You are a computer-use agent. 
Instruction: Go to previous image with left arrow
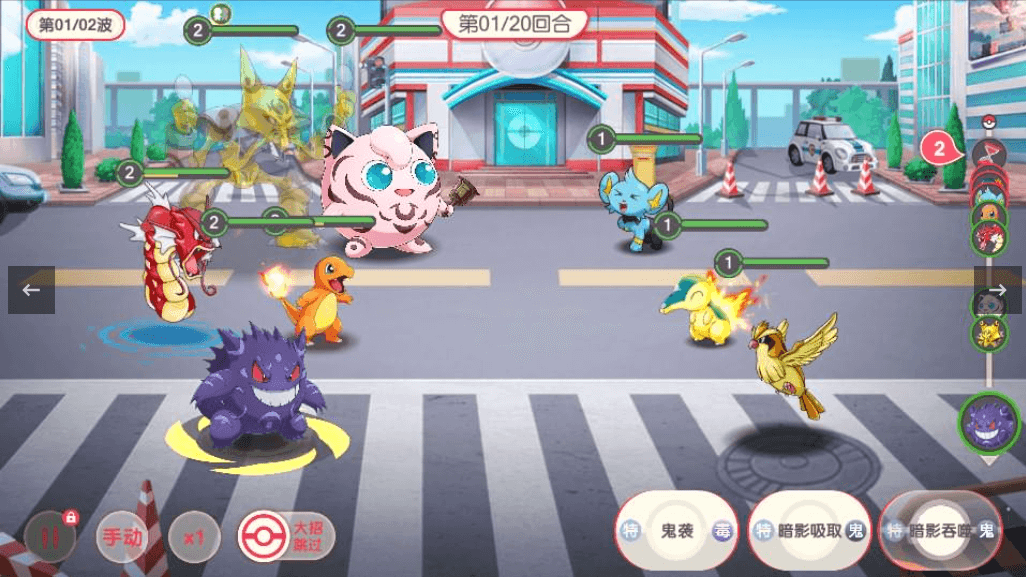point(31,290)
